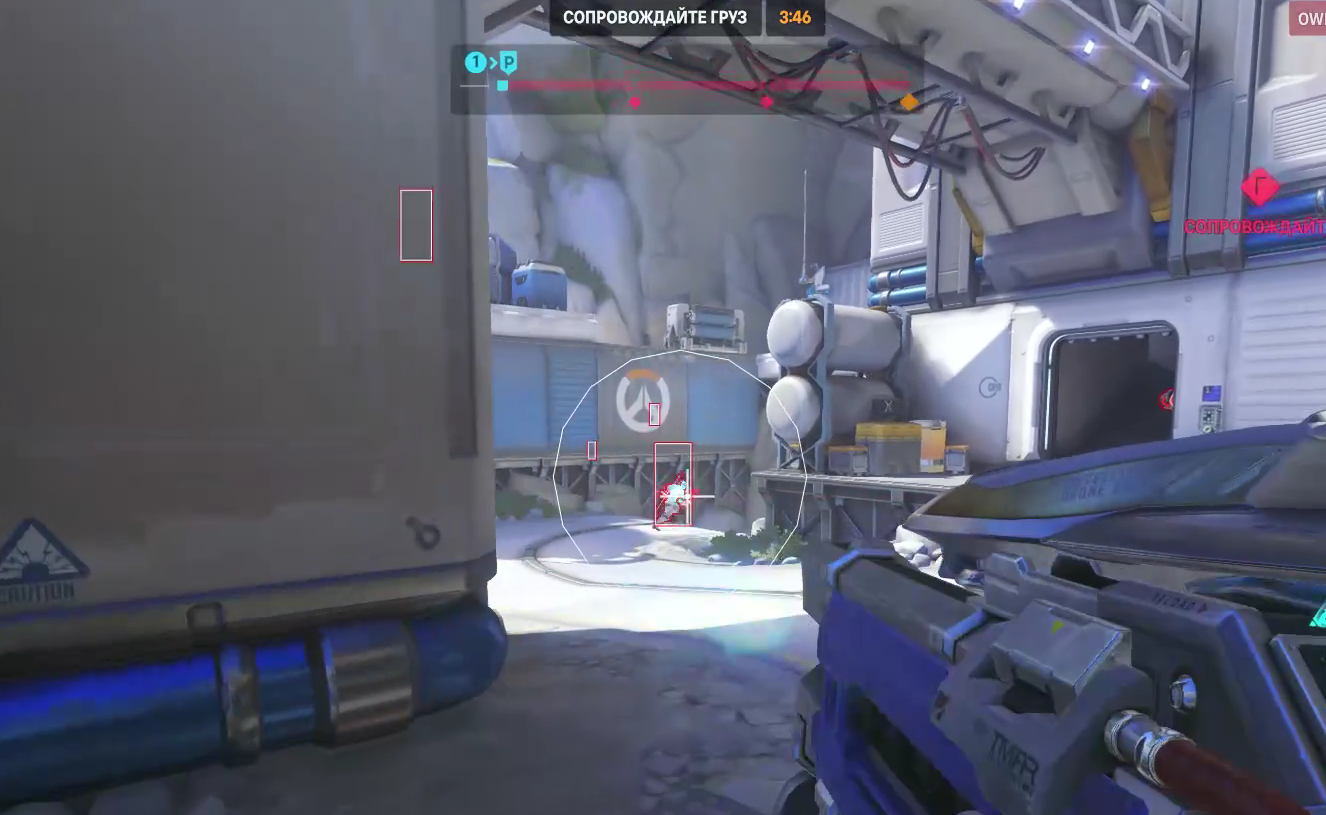The image size is (1326, 815).
Task: Click the small red outline box on the left hillside
Action: pos(417,225)
